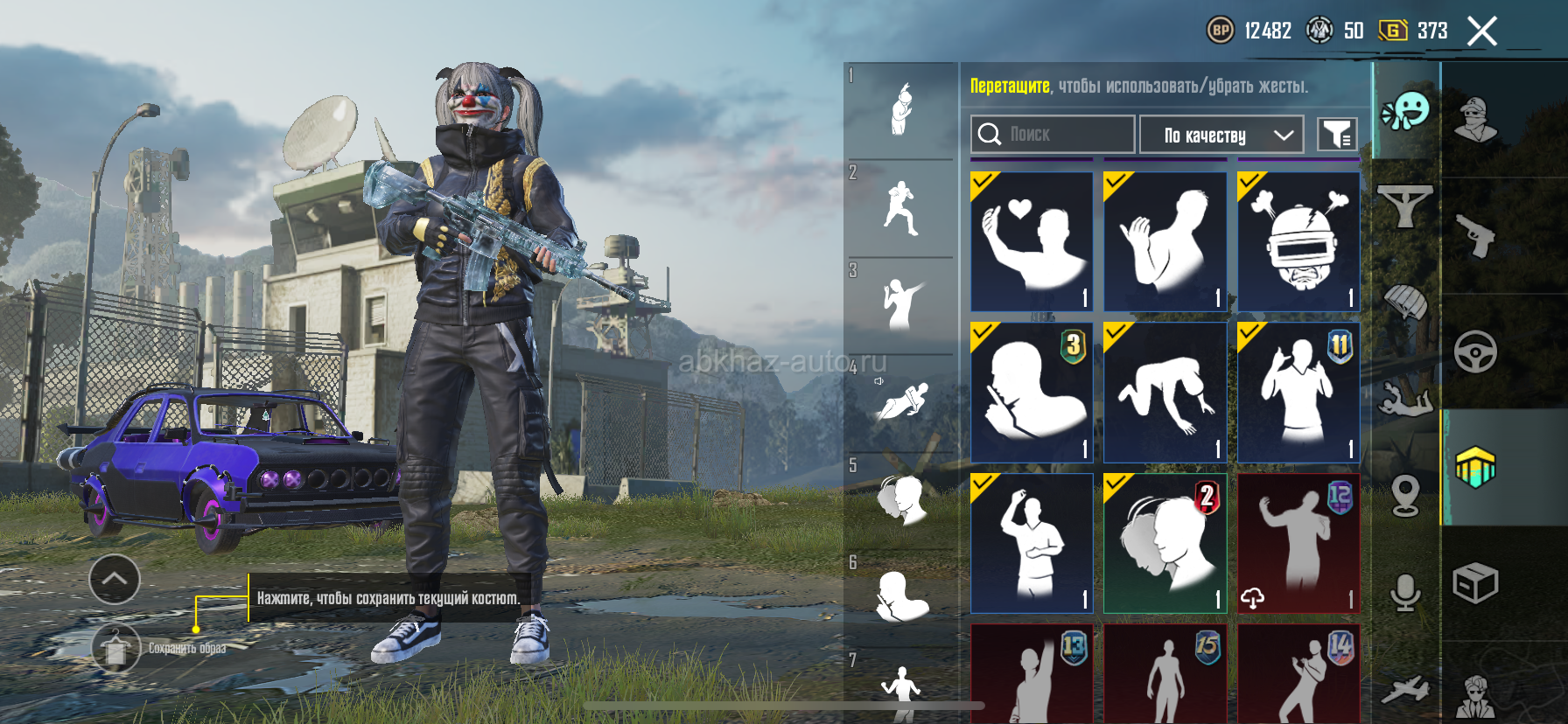Open the vehicle steering wheel tab
Viewport: 1568px width, 724px height.
(x=1475, y=352)
